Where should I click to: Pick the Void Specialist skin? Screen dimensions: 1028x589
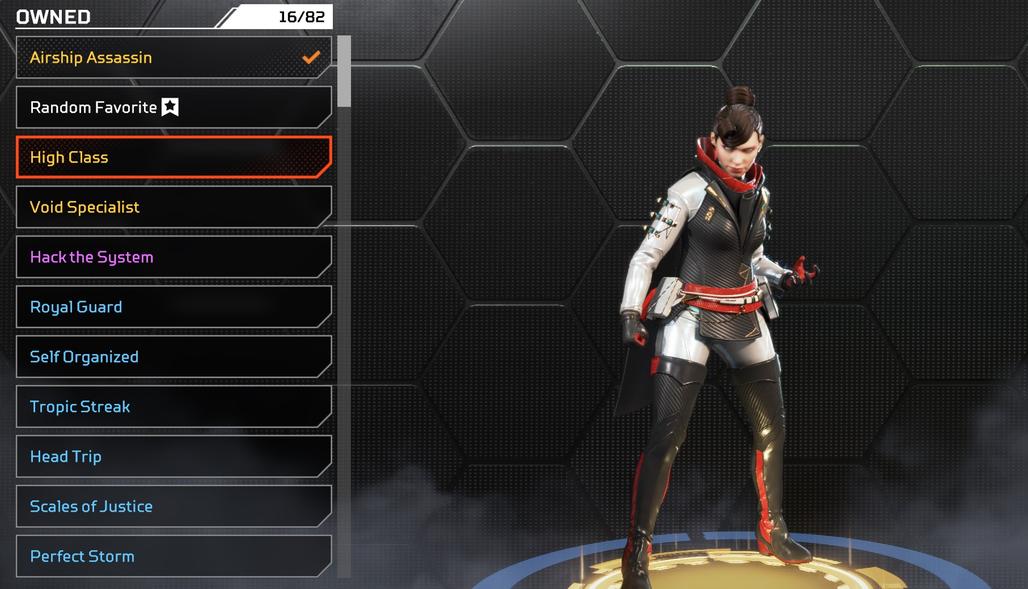[x=173, y=207]
